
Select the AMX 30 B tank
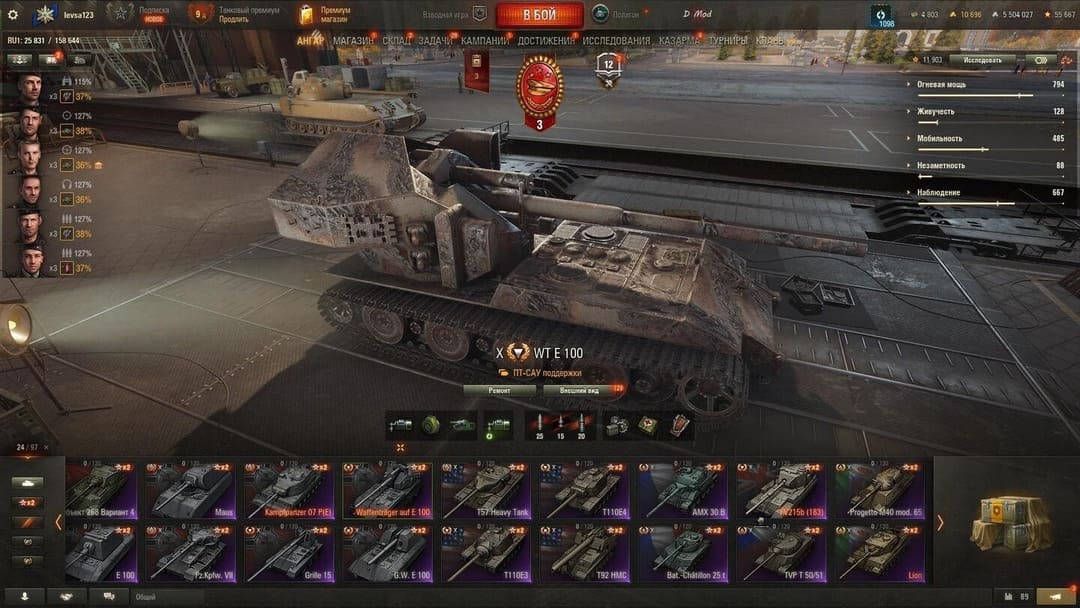pyautogui.click(x=684, y=490)
